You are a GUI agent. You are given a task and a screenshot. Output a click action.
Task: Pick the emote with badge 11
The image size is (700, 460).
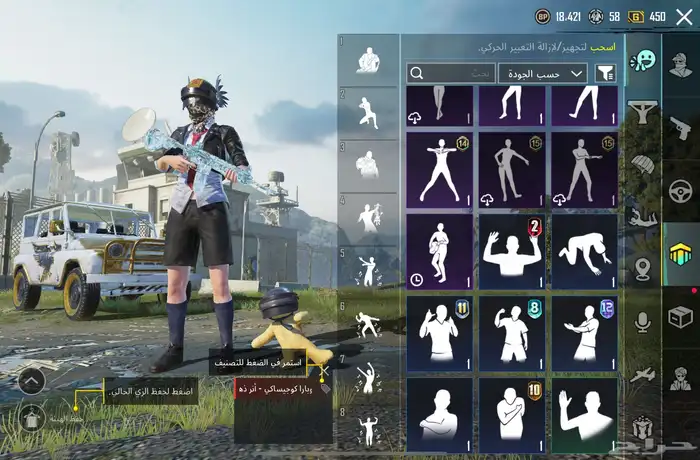439,329
